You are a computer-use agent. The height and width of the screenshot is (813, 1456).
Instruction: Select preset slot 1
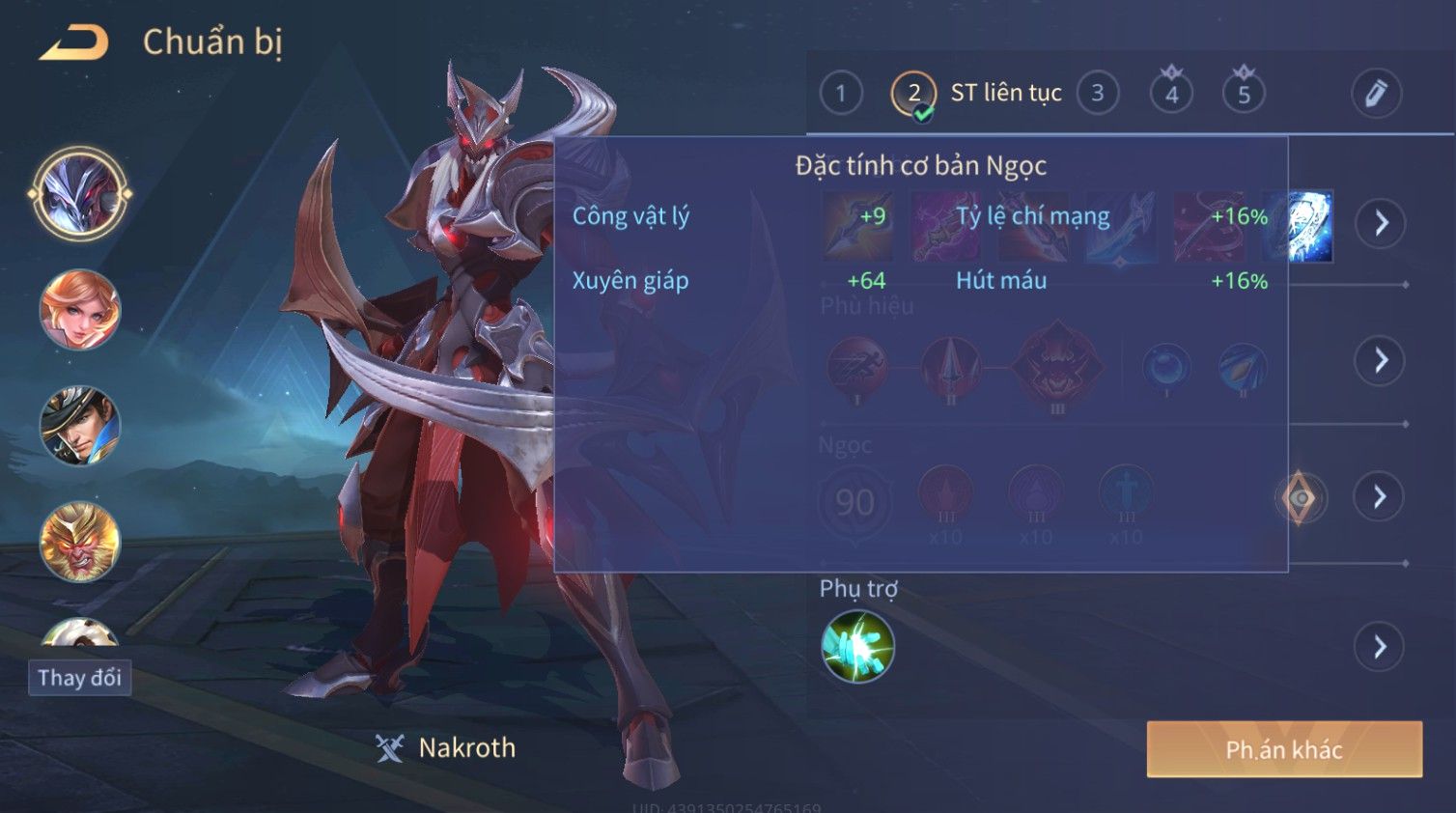(840, 94)
